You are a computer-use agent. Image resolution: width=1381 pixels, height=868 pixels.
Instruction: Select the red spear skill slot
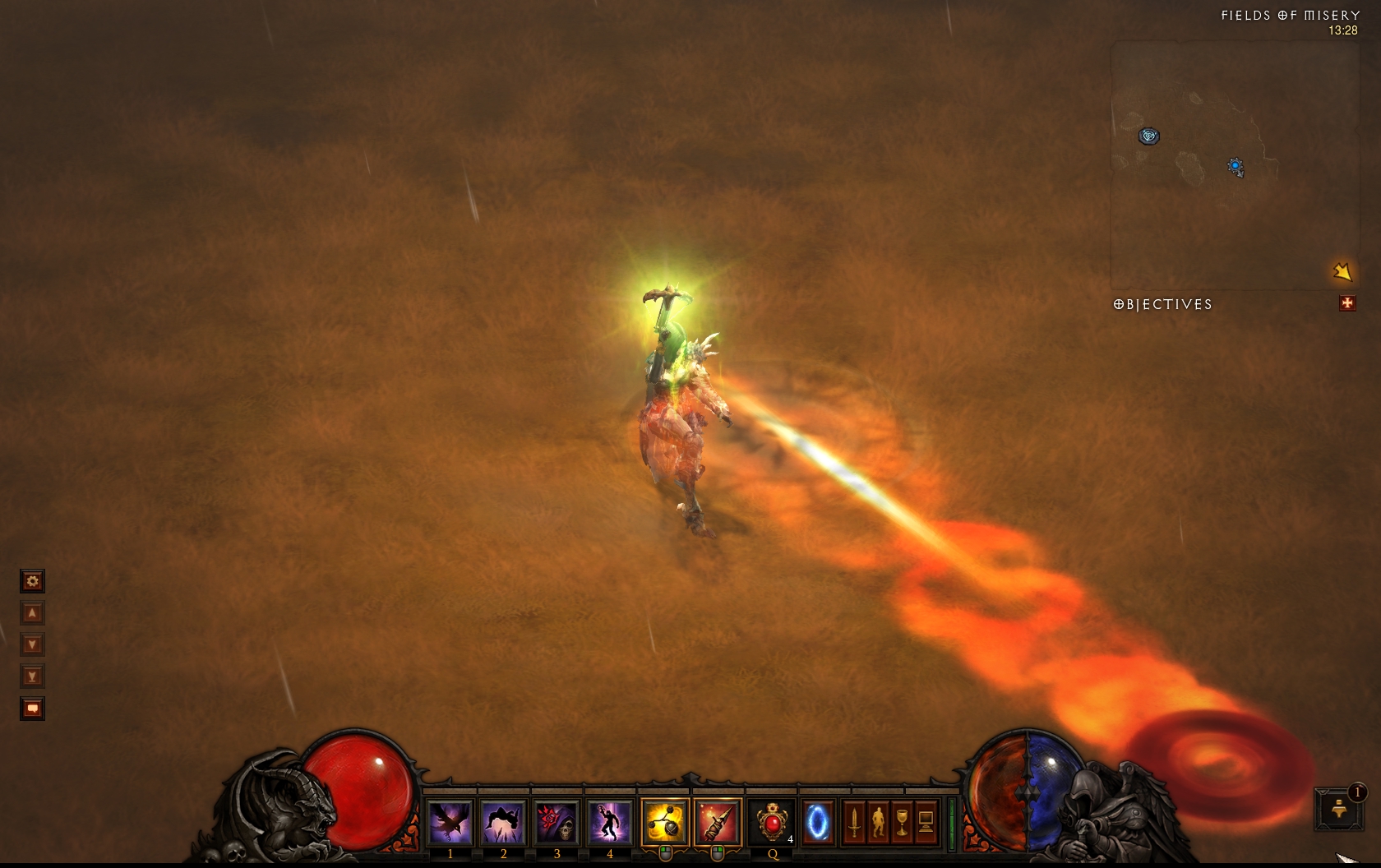click(718, 821)
